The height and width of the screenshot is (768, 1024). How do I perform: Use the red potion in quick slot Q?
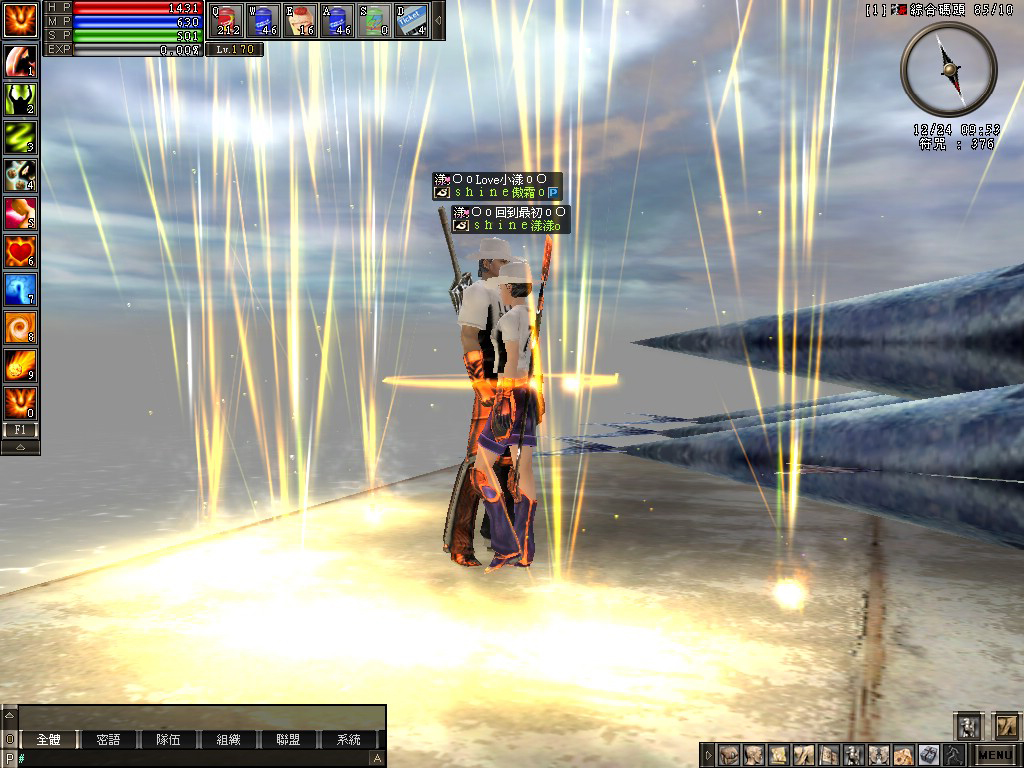pos(226,20)
